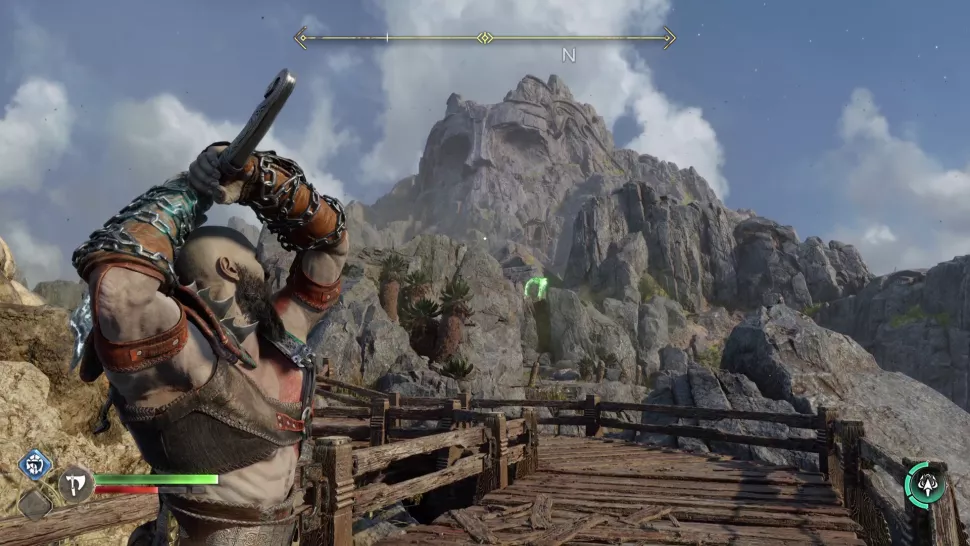Click the North indicator on the compass

click(568, 56)
